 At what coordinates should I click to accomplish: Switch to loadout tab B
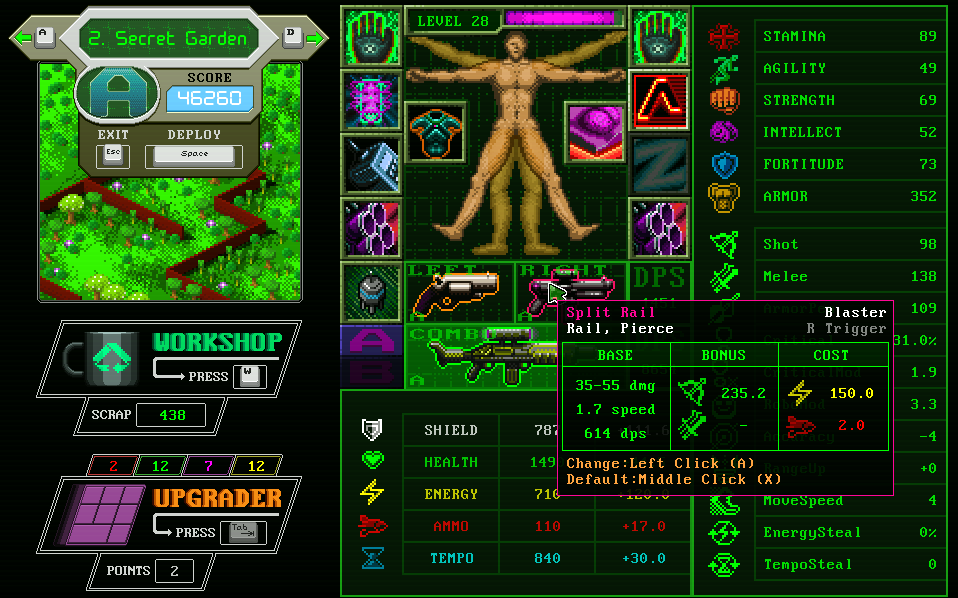click(371, 373)
